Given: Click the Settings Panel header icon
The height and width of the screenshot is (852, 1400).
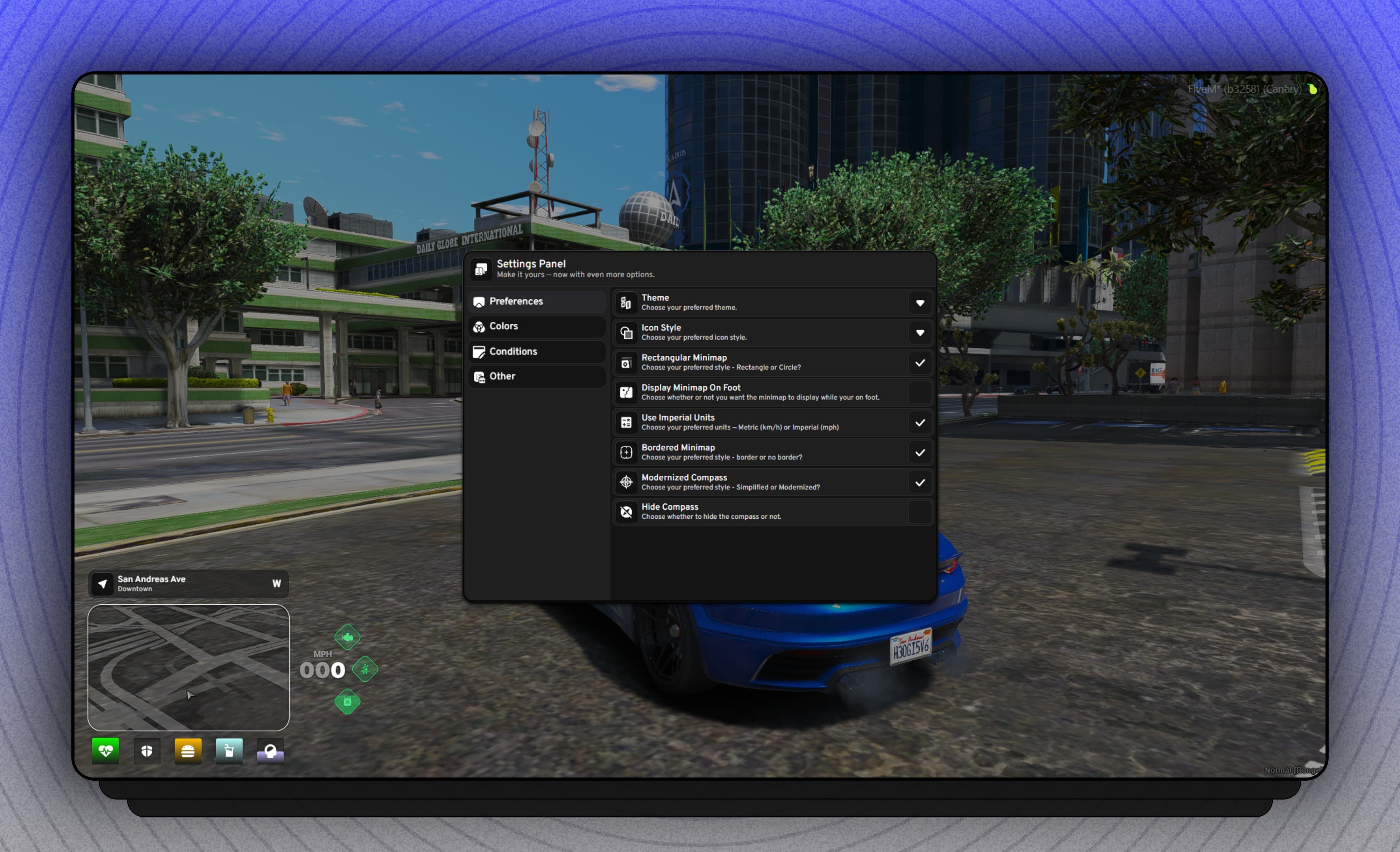Looking at the screenshot, I should (x=481, y=269).
